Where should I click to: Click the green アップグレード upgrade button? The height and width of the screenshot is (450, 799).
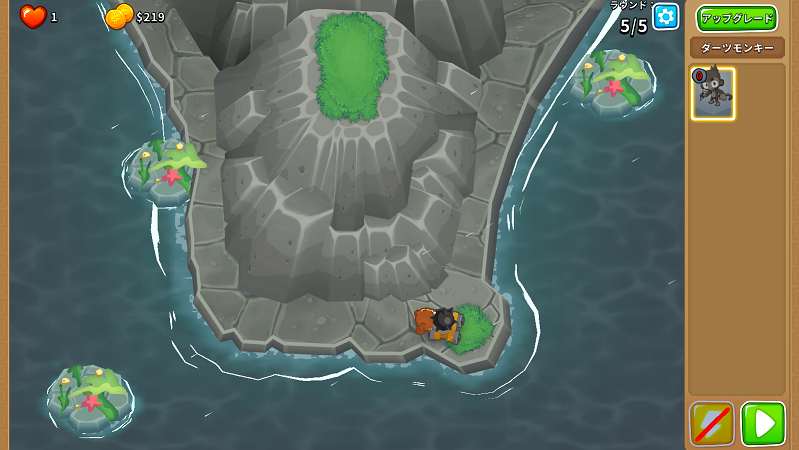(x=736, y=19)
